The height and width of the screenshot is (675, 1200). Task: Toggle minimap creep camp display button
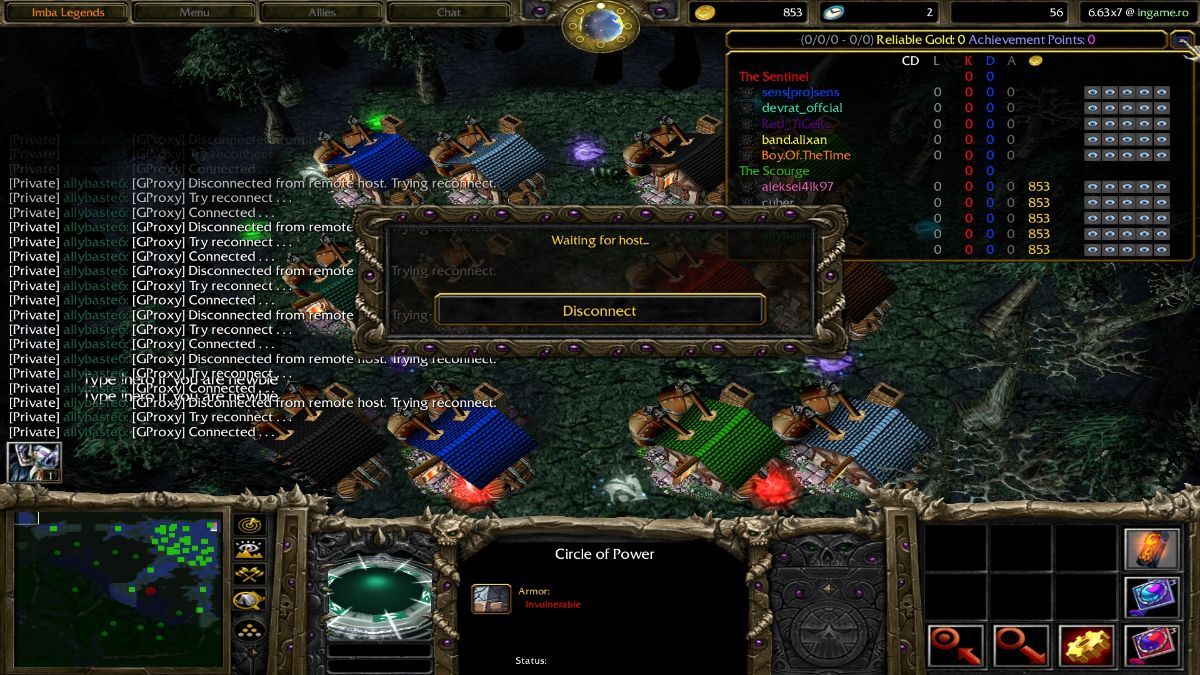point(249,600)
